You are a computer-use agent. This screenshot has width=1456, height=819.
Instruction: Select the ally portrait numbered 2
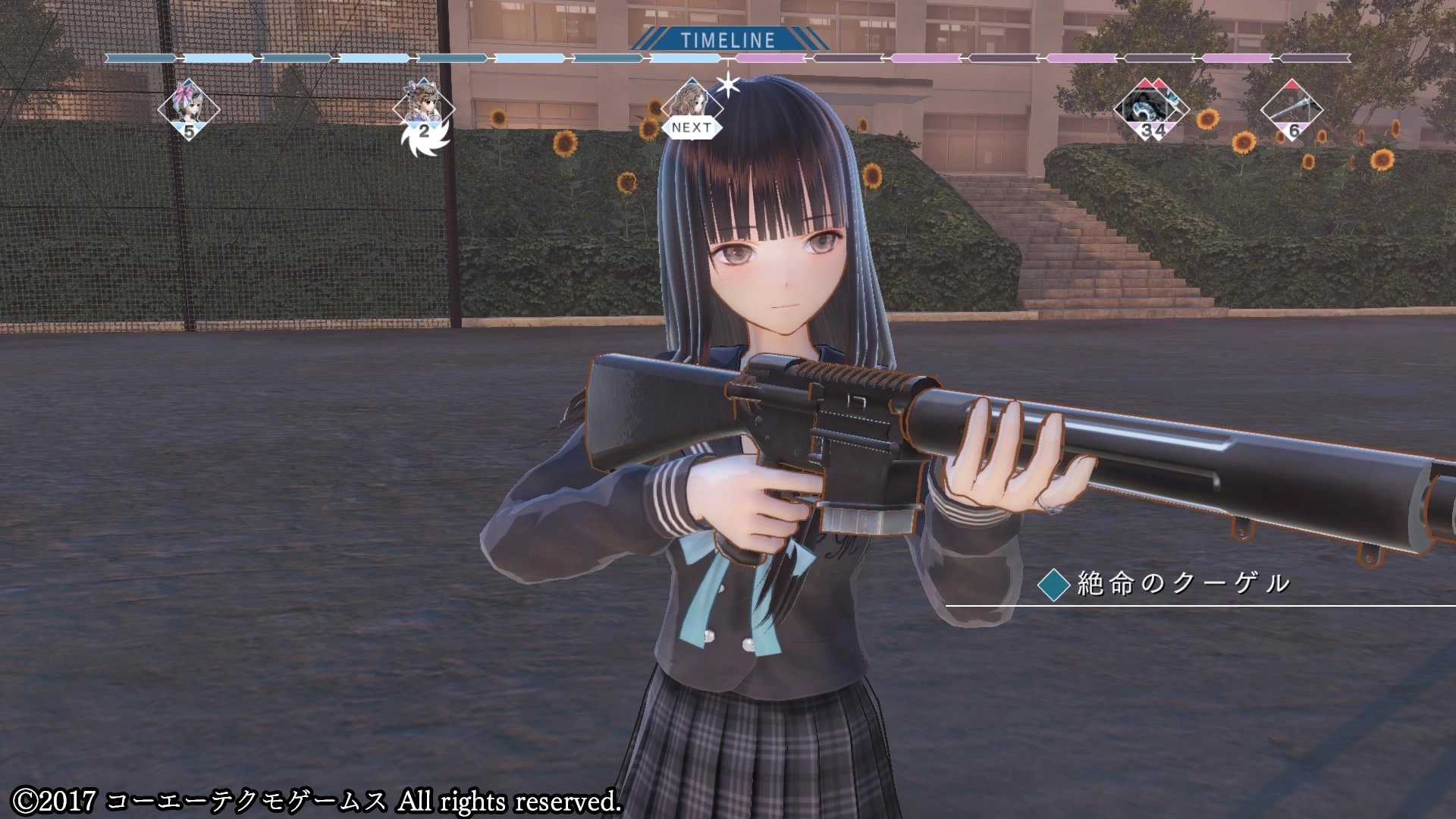point(423,108)
